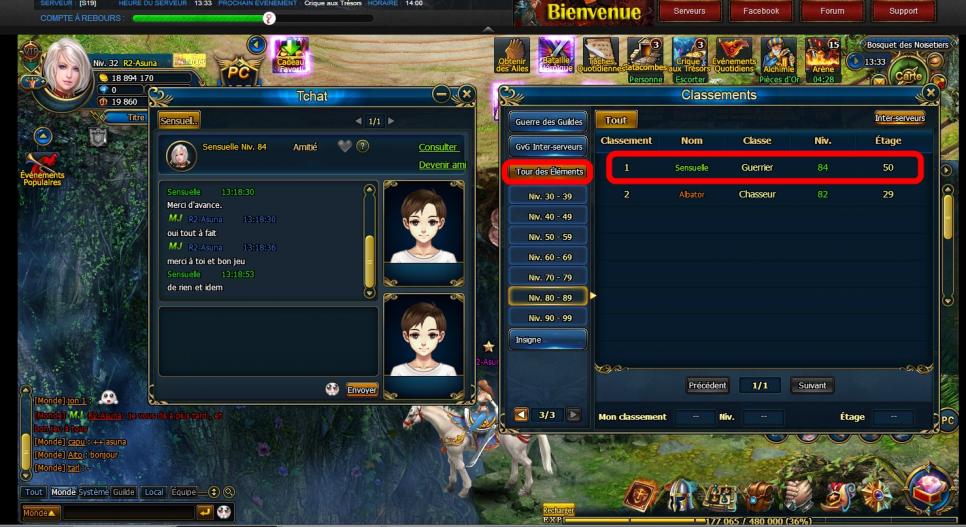Viewport: 966px width, 527px height.
Task: Open the Guerre des Guildes ranking
Action: click(548, 121)
